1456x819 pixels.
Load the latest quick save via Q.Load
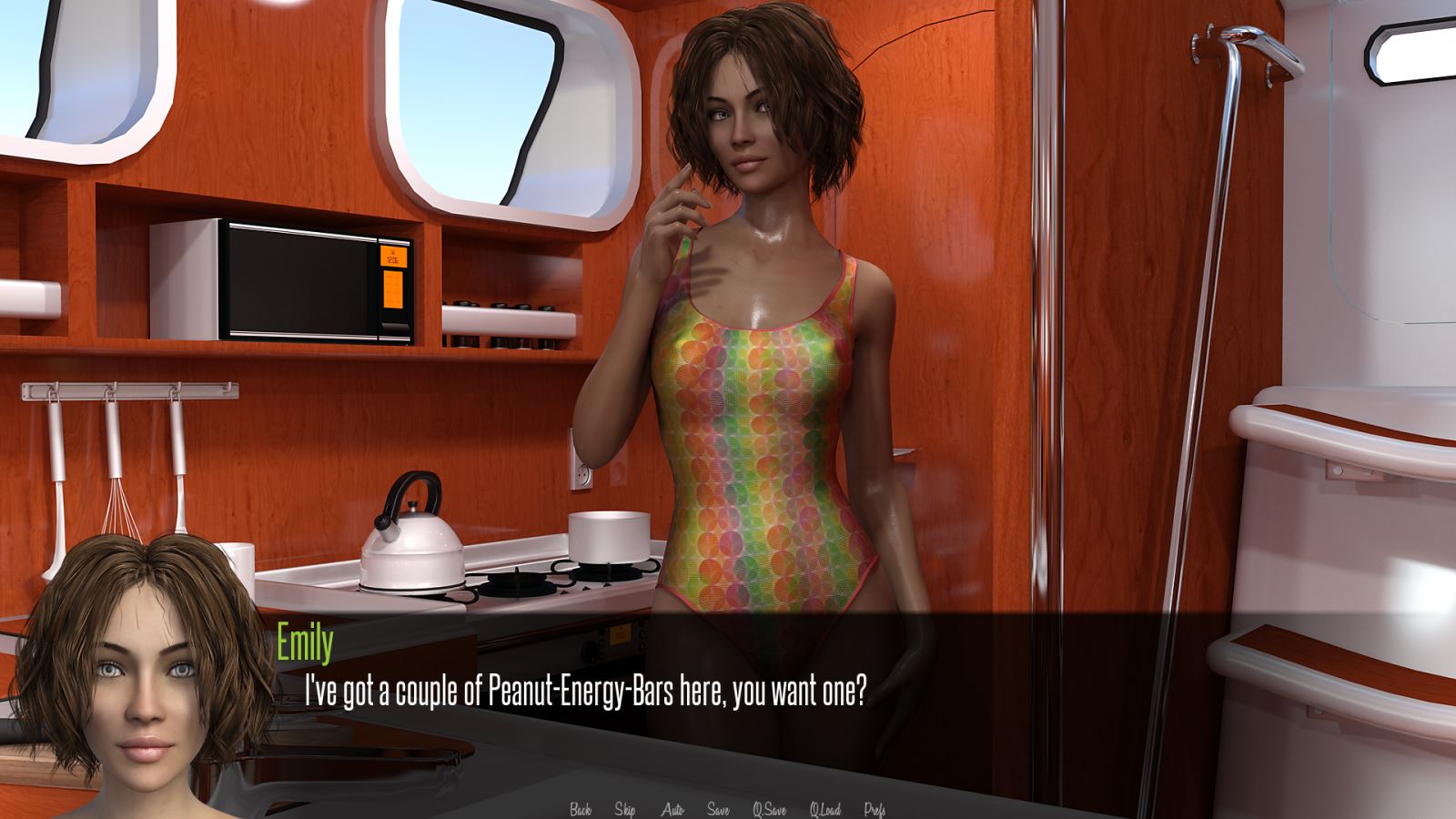click(824, 808)
